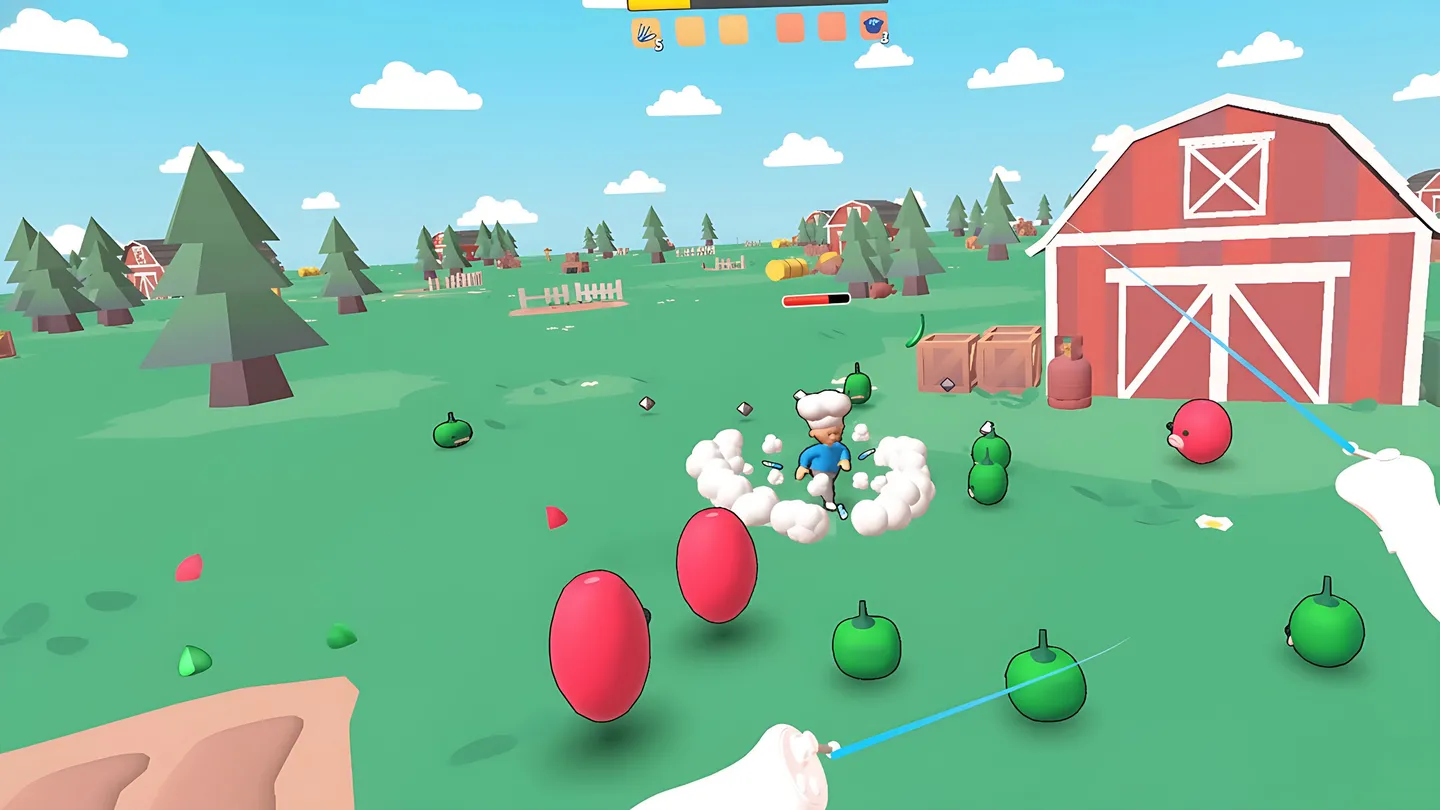
Task: Select the feather darts item in the hotbar
Action: click(645, 28)
